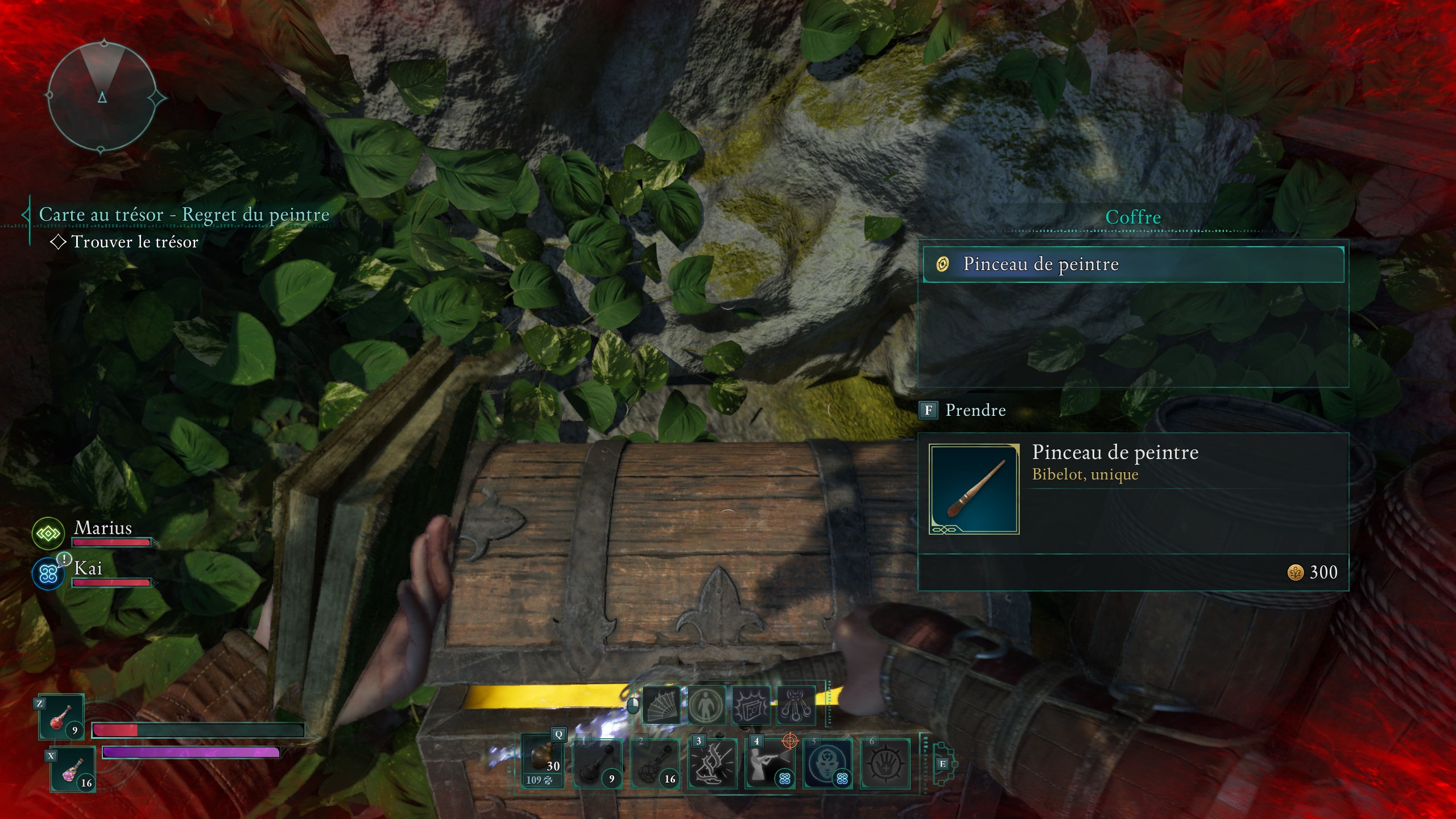The height and width of the screenshot is (819, 1456).
Task: Open the Carte au trésor quest tracker
Action: pyautogui.click(x=184, y=215)
